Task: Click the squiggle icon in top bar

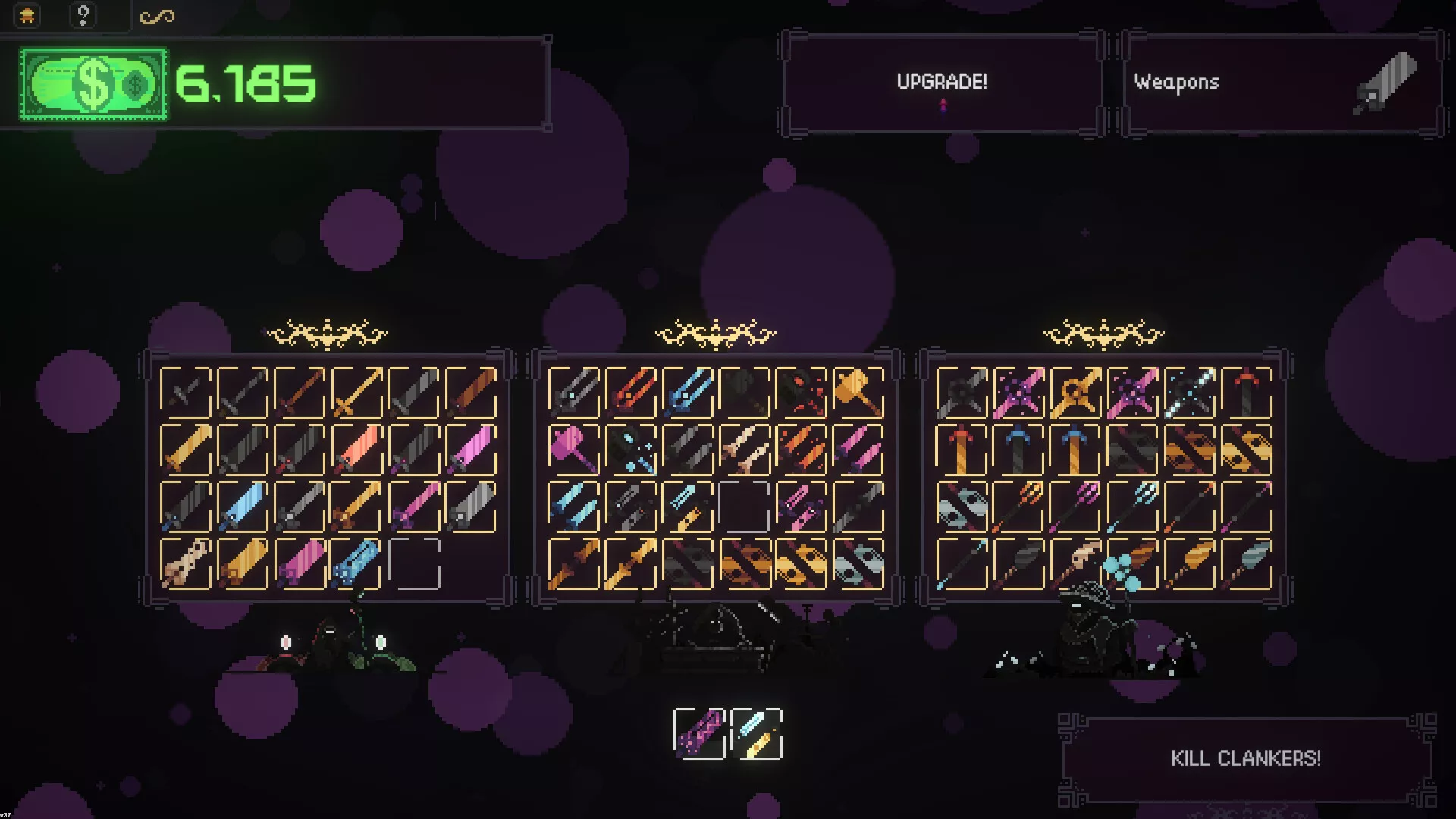Action: tap(157, 17)
